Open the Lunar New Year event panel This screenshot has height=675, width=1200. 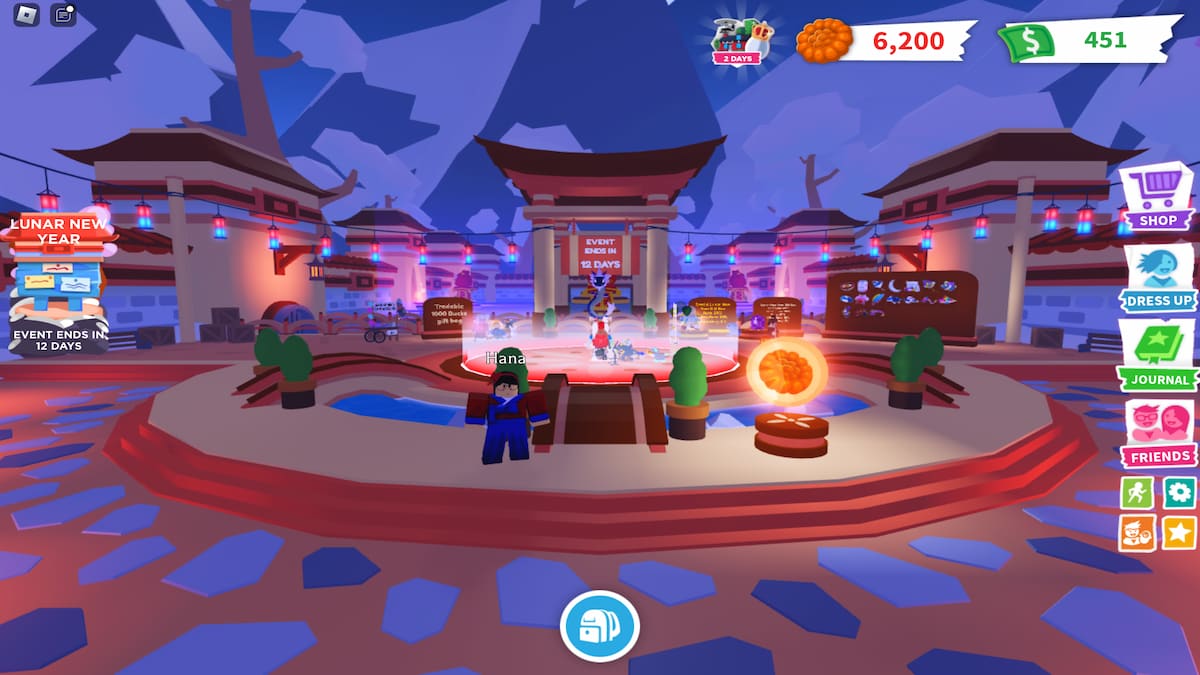tap(60, 282)
